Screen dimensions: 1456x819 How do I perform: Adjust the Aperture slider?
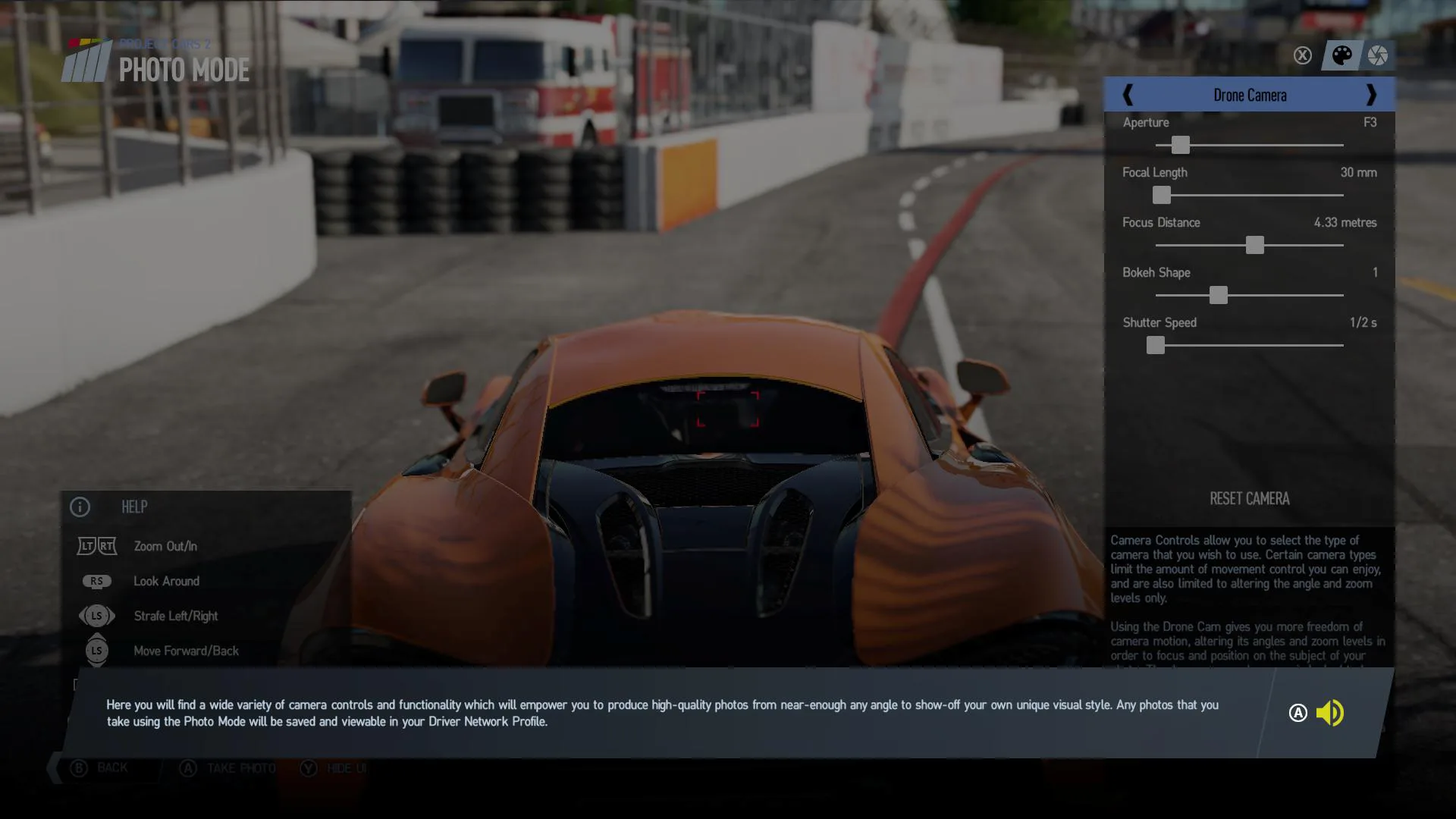coord(1180,145)
